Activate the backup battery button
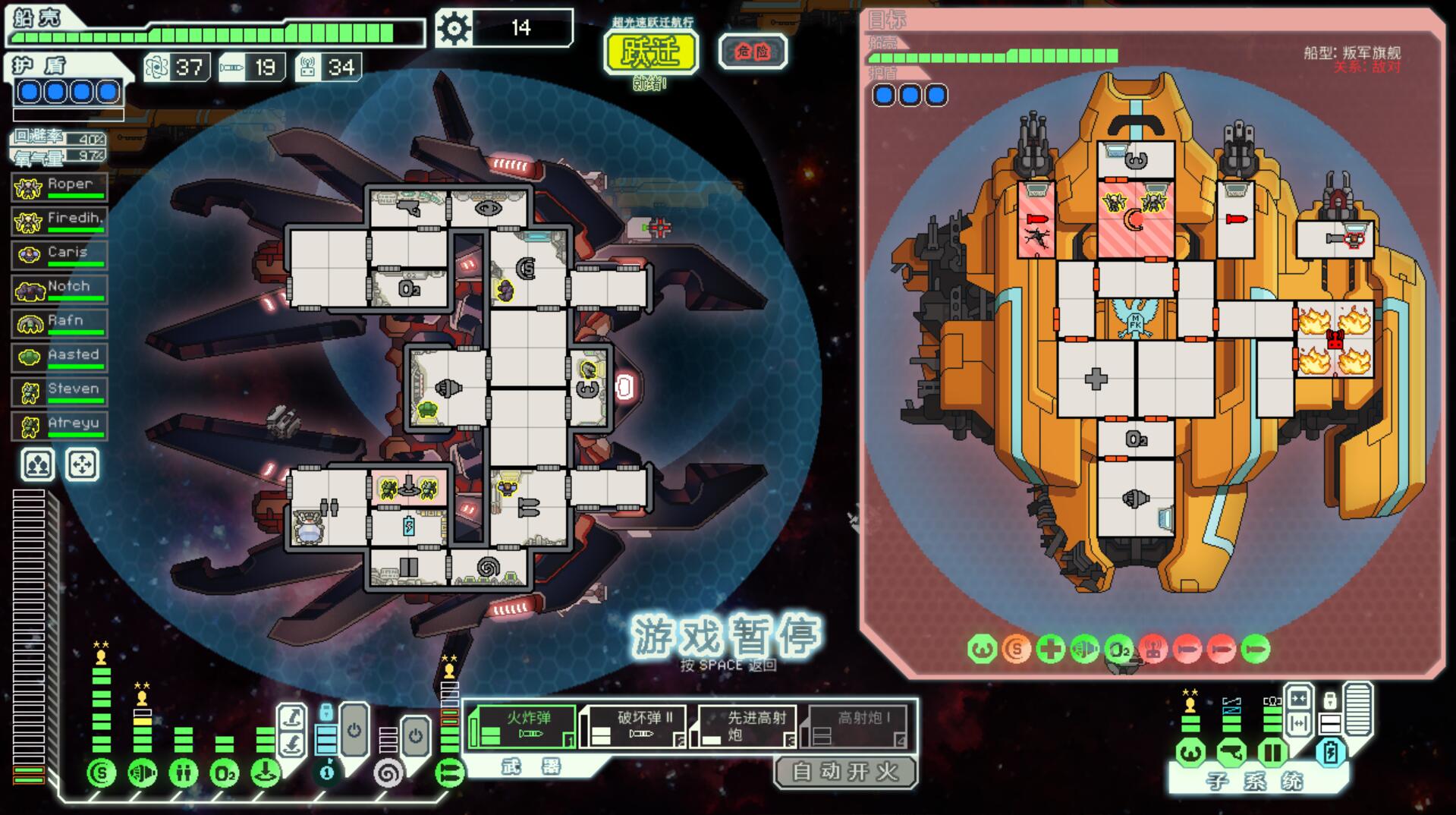This screenshot has width=1456, height=815. [x=1330, y=752]
